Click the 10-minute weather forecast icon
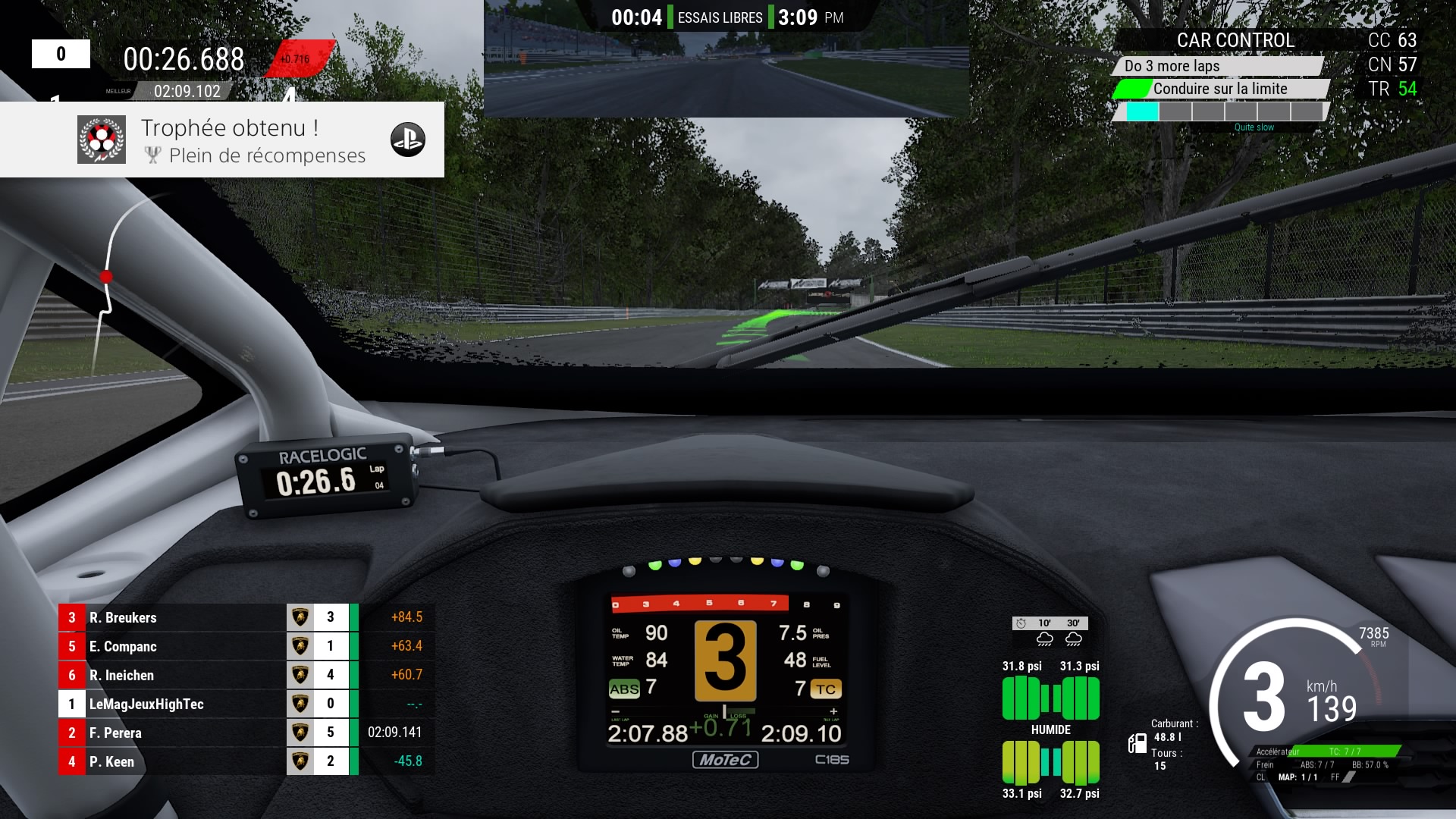1456x819 pixels. tap(1045, 639)
